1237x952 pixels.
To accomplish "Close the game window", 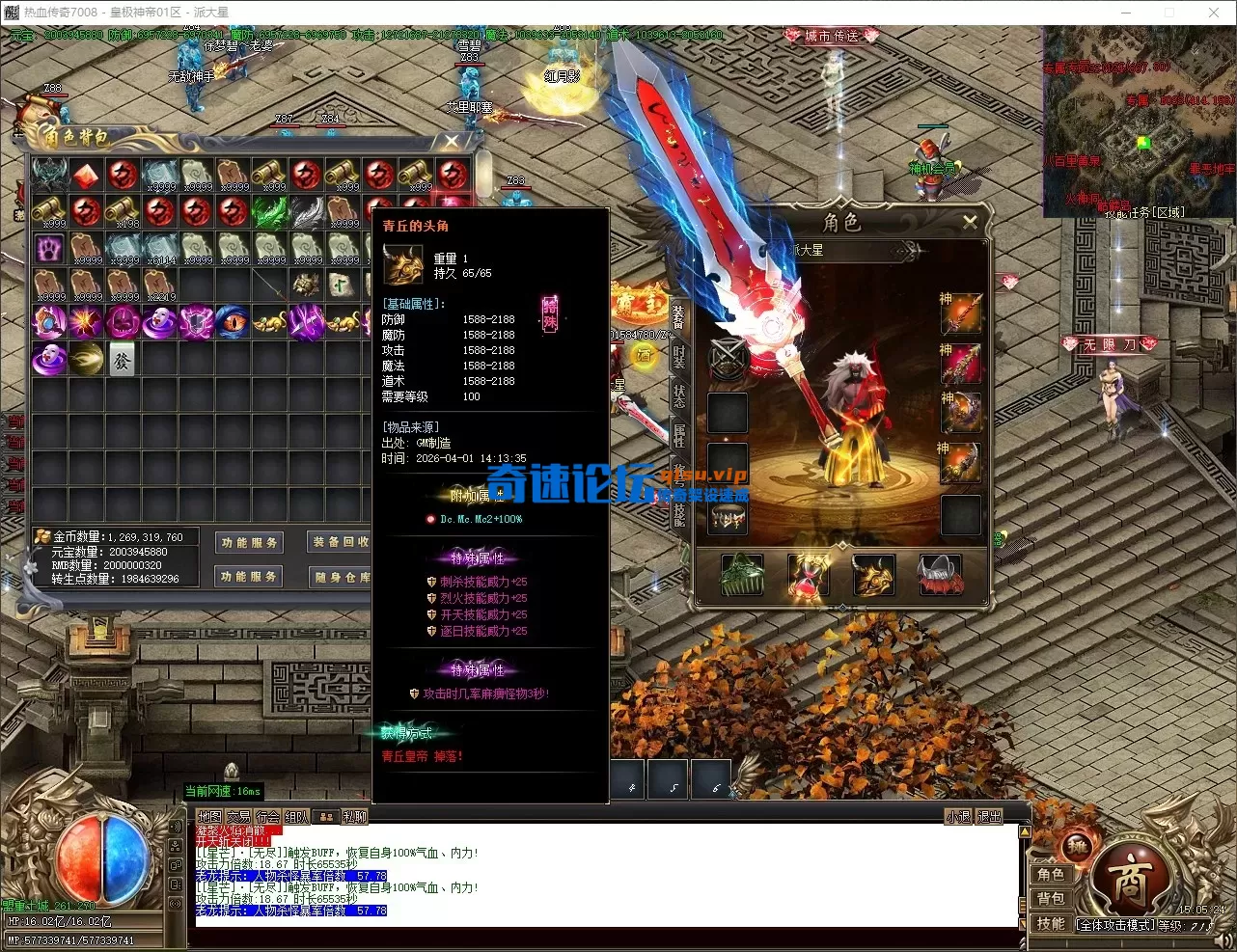I will pyautogui.click(x=1214, y=13).
